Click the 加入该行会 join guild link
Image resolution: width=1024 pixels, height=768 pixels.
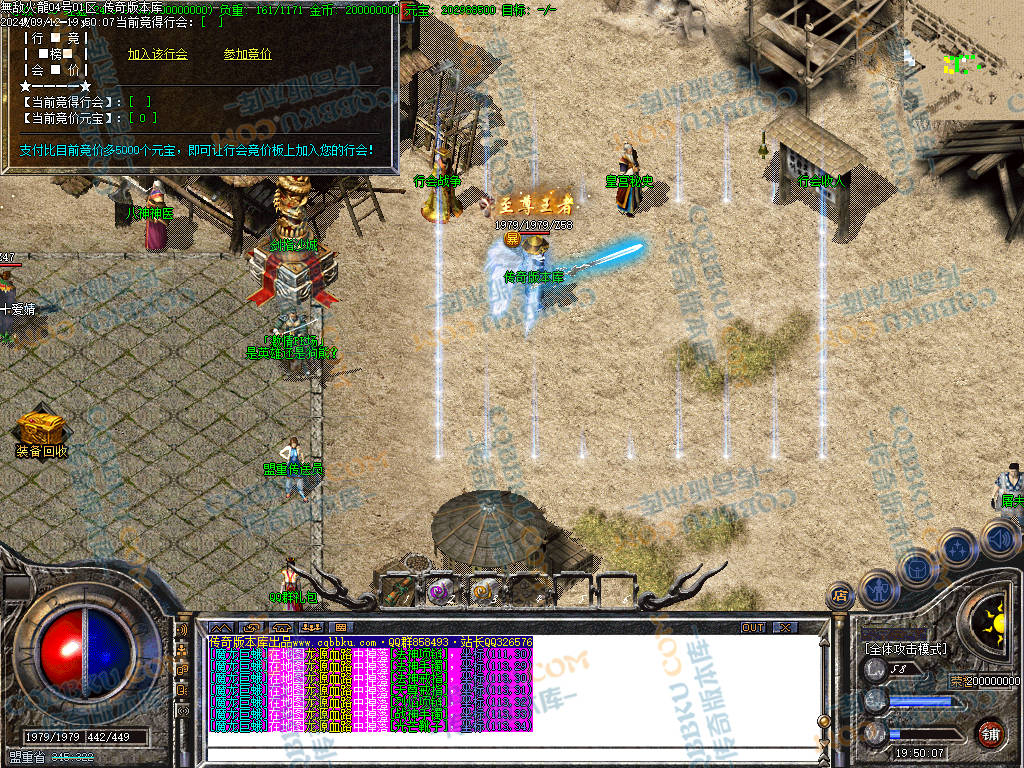(x=157, y=54)
